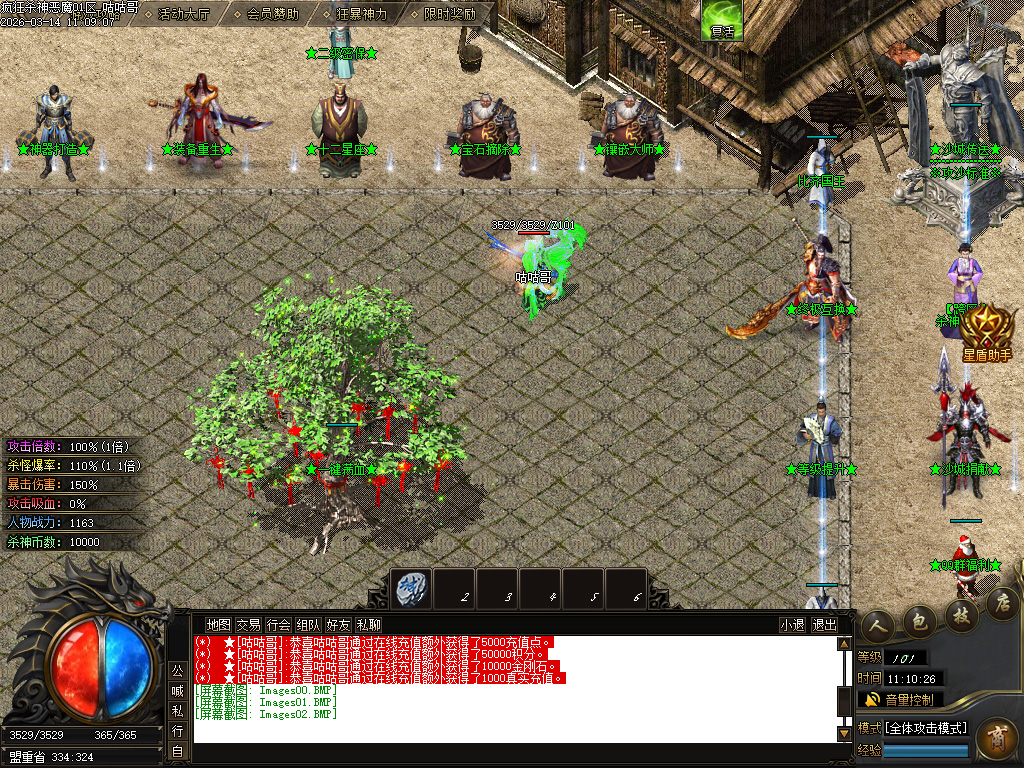This screenshot has width=1024, height=768.
Task: Open the 行会 guild panel
Action: pos(279,625)
